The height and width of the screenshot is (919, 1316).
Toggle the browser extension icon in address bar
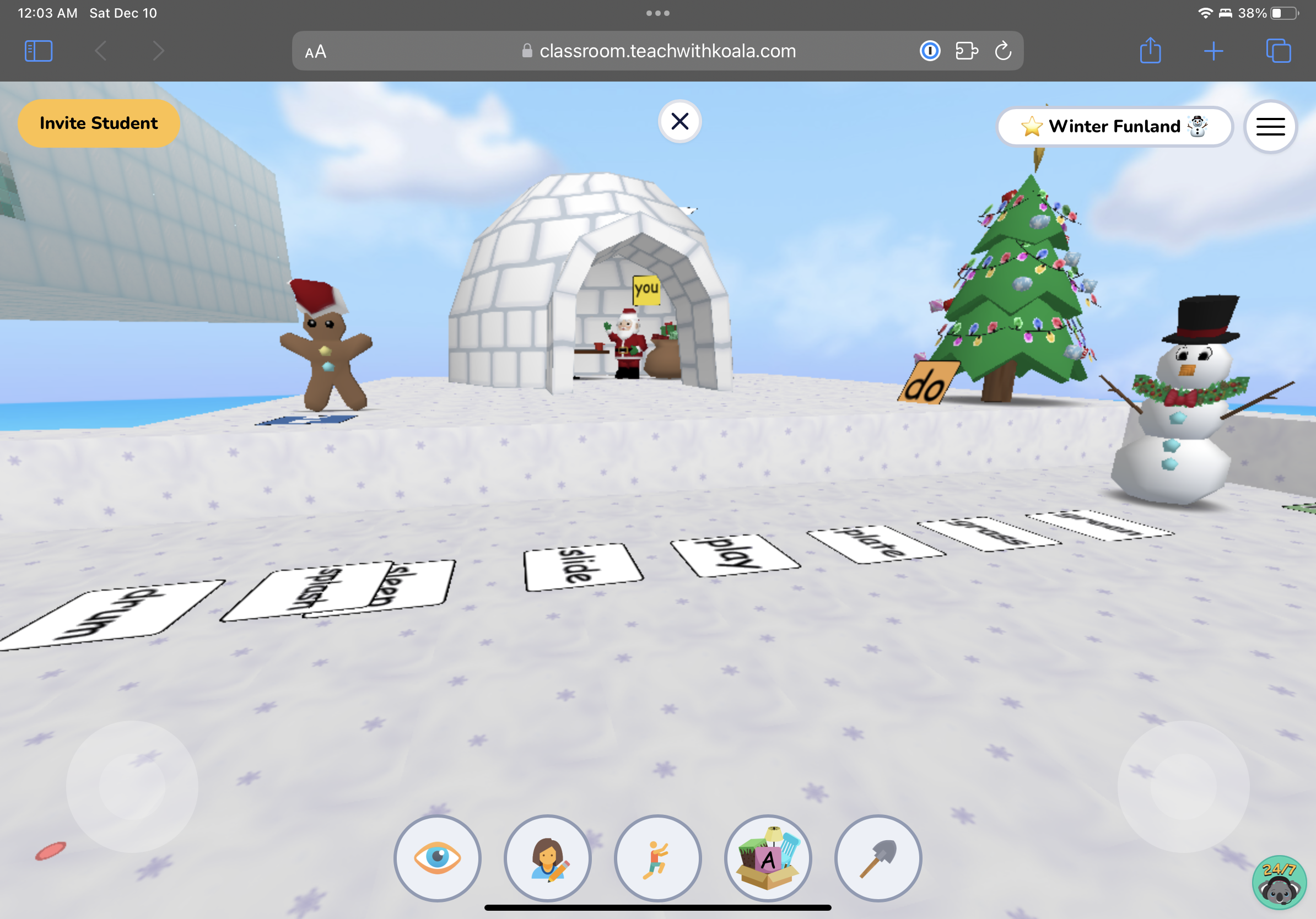[x=967, y=51]
